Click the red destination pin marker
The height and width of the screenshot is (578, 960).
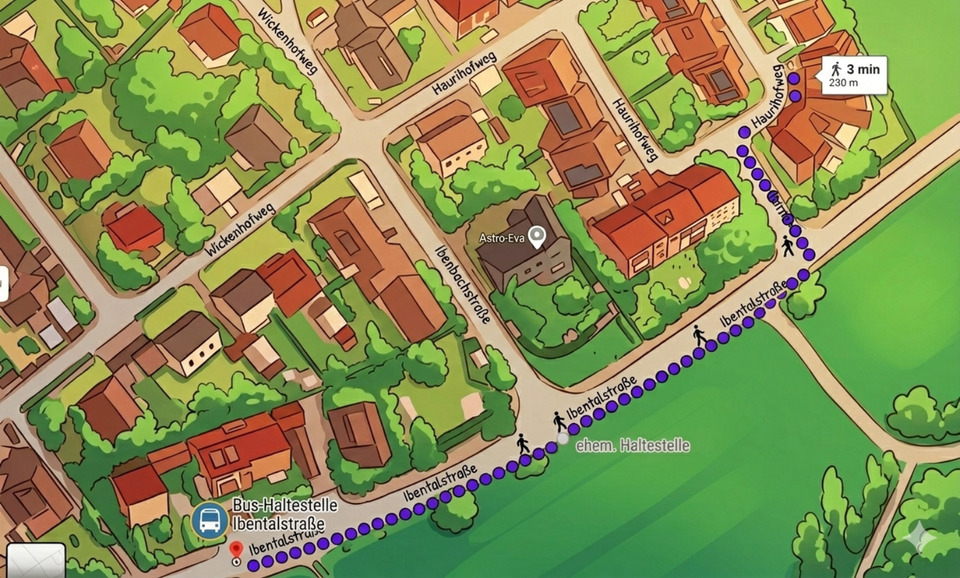[x=236, y=549]
